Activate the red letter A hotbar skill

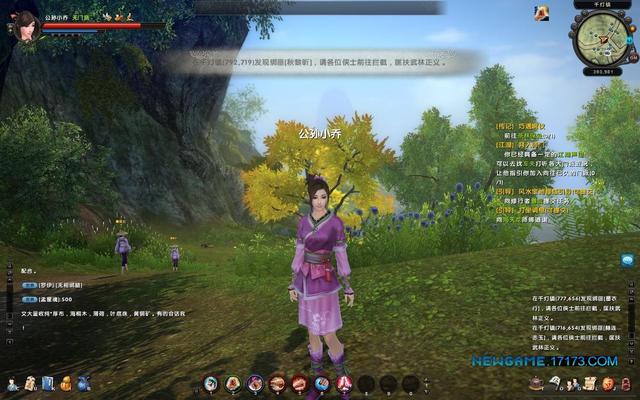point(343,382)
